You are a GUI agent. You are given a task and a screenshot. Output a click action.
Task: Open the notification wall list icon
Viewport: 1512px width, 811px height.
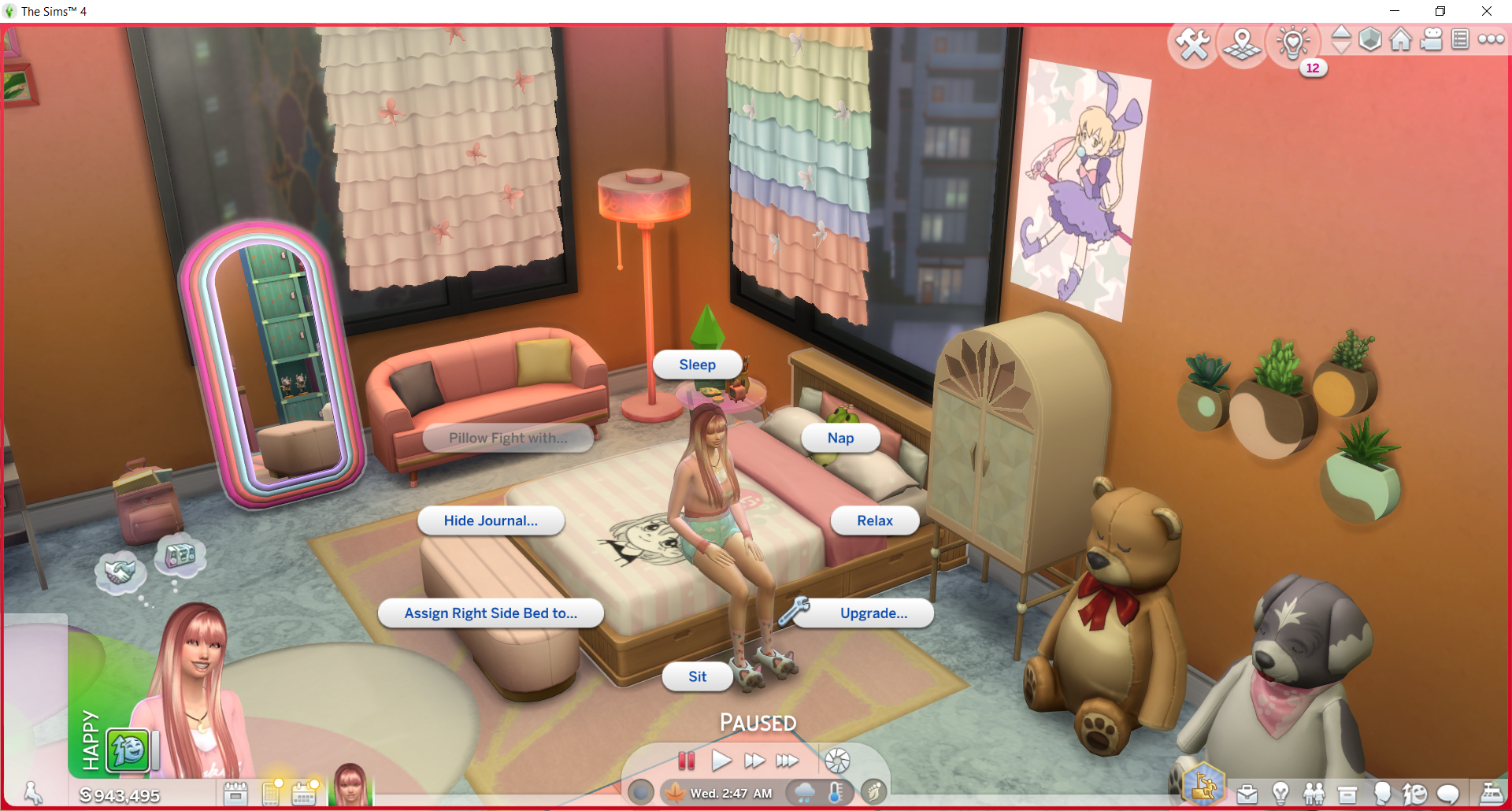[1462, 38]
